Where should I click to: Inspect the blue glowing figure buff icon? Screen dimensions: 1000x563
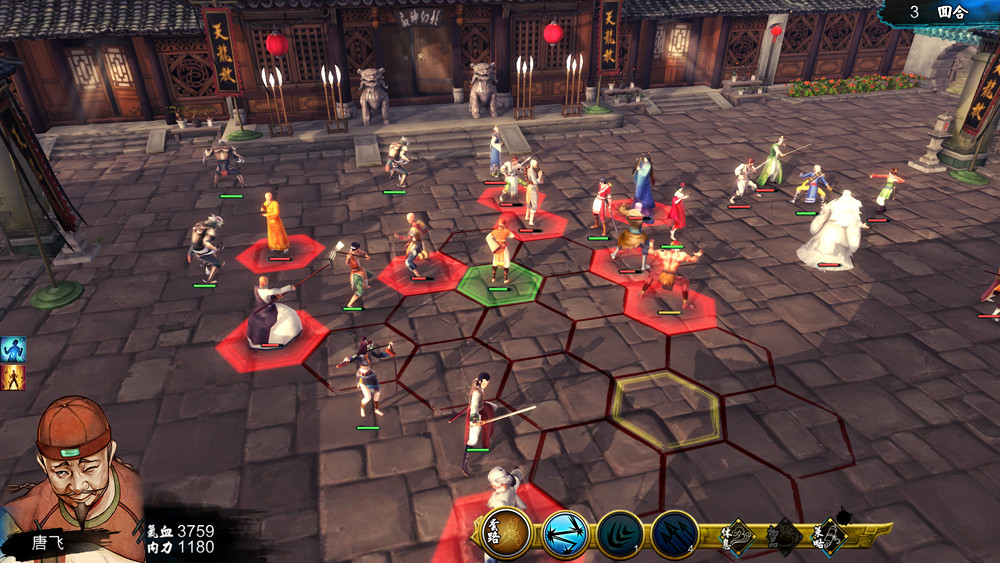[x=14, y=349]
